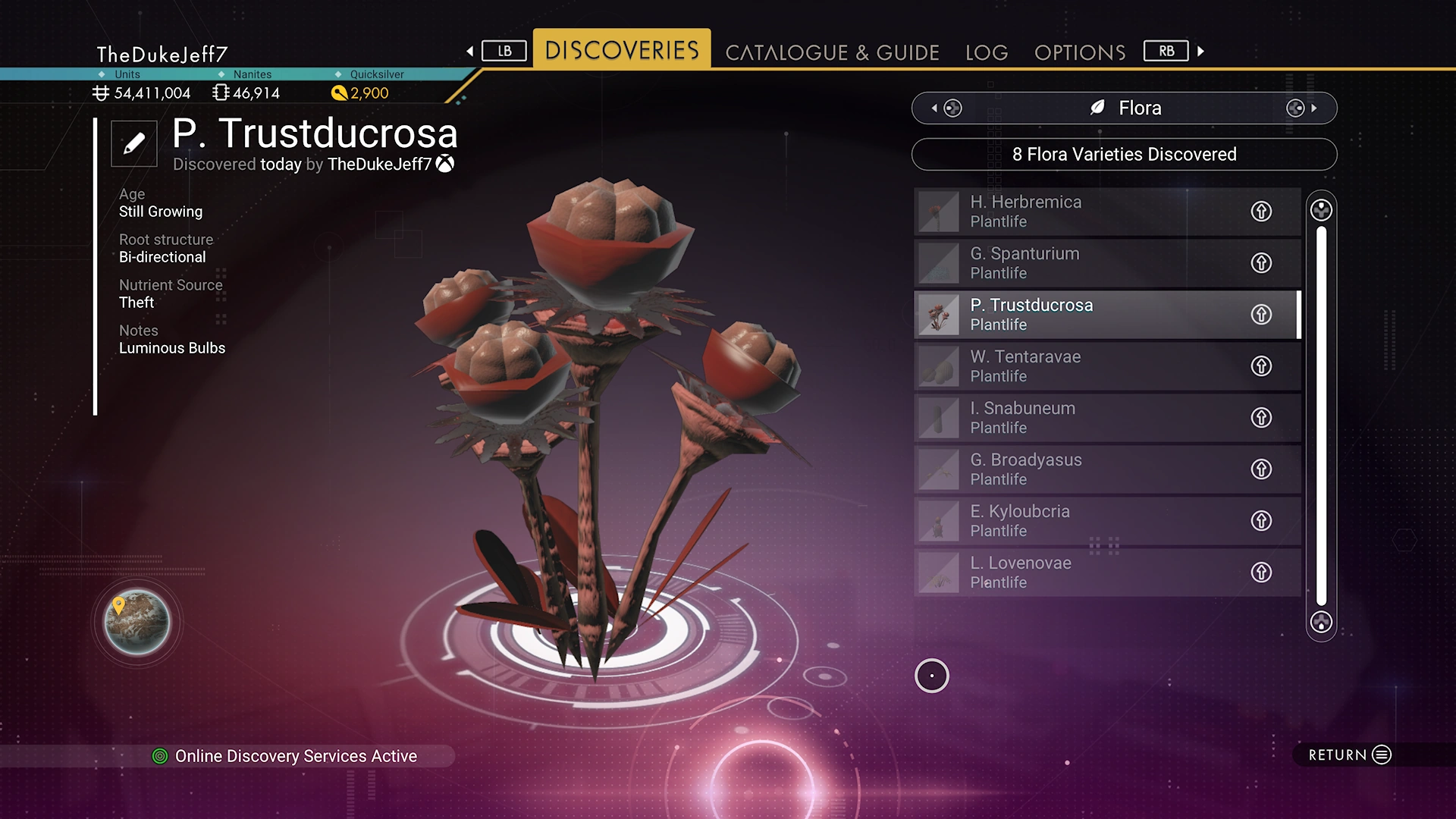Switch to the Catalogue & Guide tab
The image size is (1456, 819).
tap(832, 52)
